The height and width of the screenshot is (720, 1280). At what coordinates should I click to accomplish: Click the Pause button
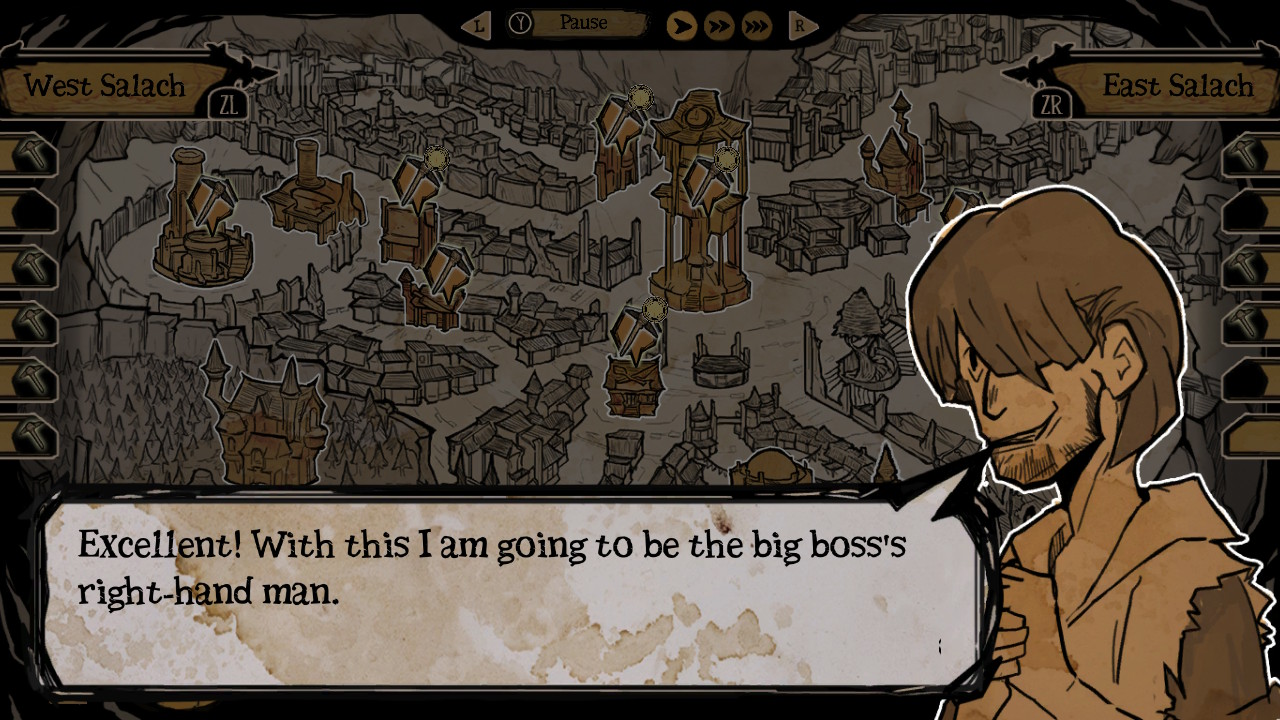pyautogui.click(x=583, y=23)
